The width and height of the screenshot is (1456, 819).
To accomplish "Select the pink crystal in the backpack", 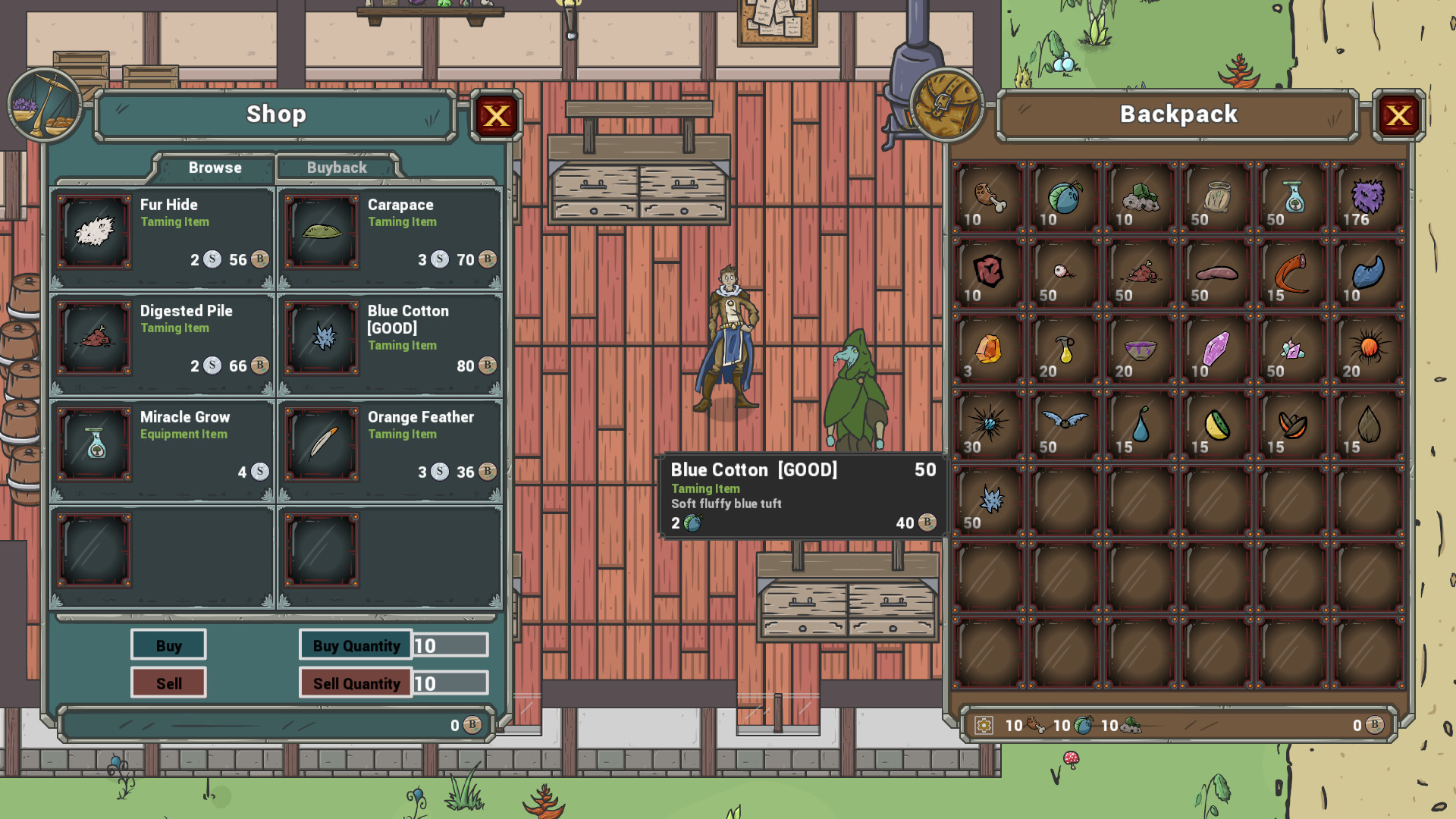I will point(1215,349).
